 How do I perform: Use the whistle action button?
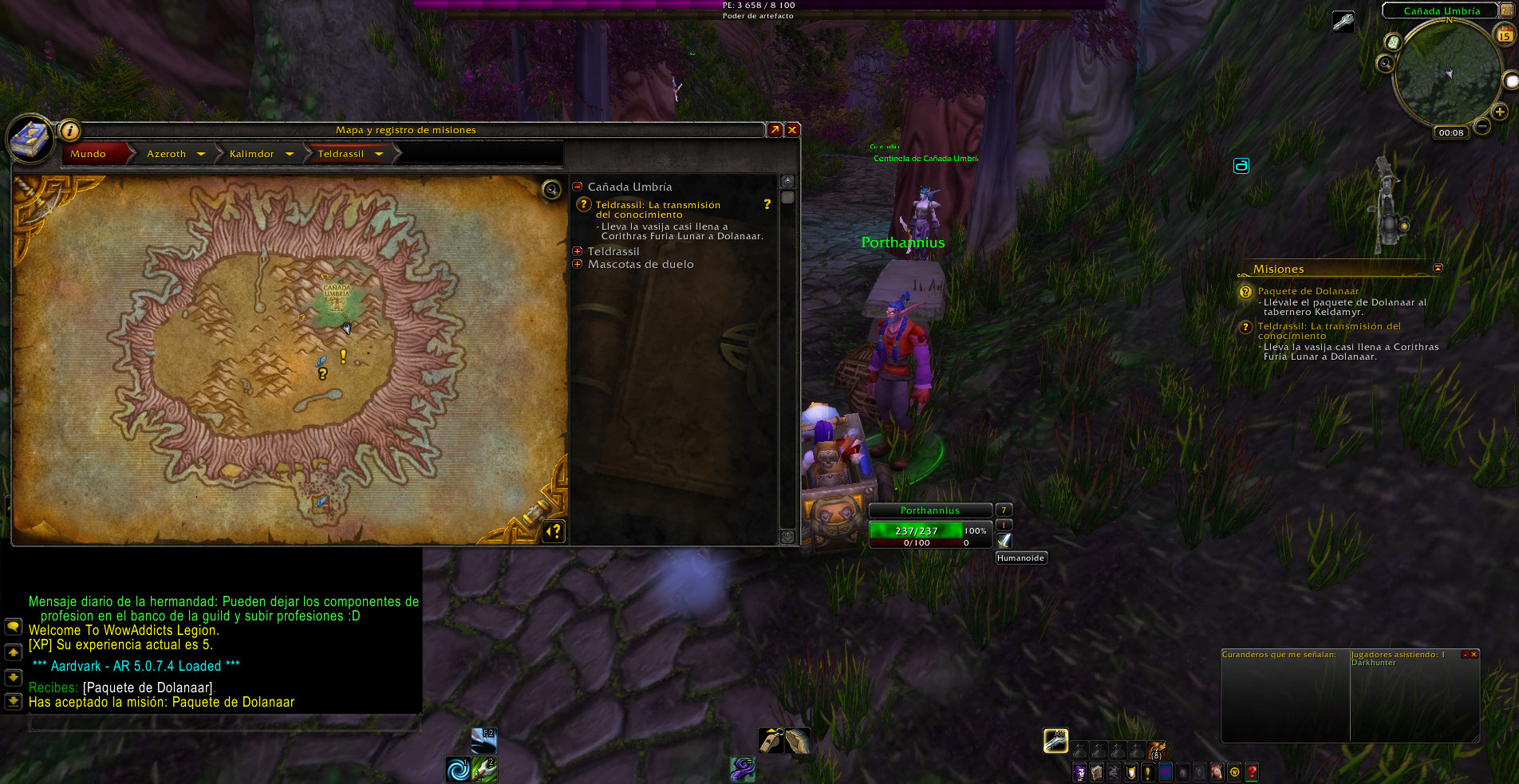tap(770, 741)
